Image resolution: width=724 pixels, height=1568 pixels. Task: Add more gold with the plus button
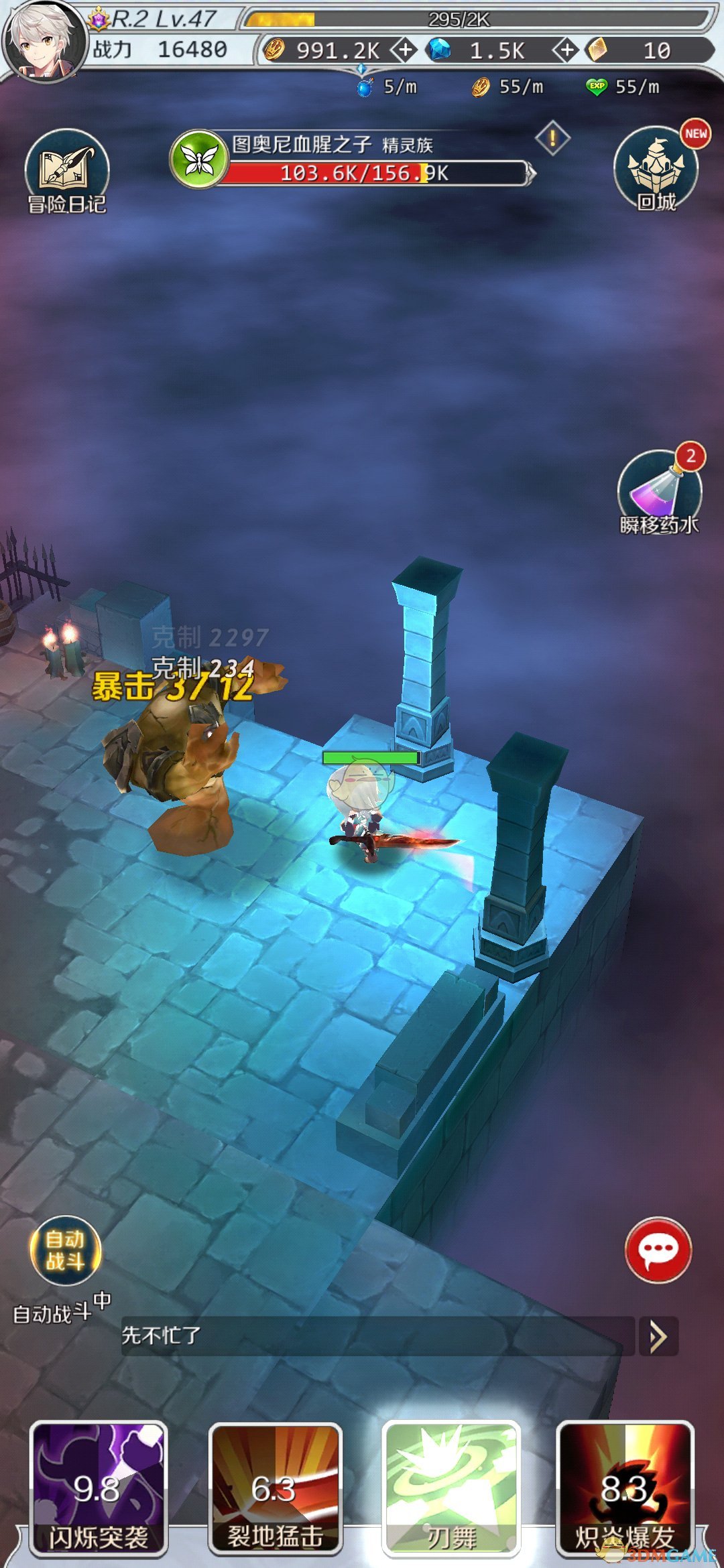coord(404,50)
